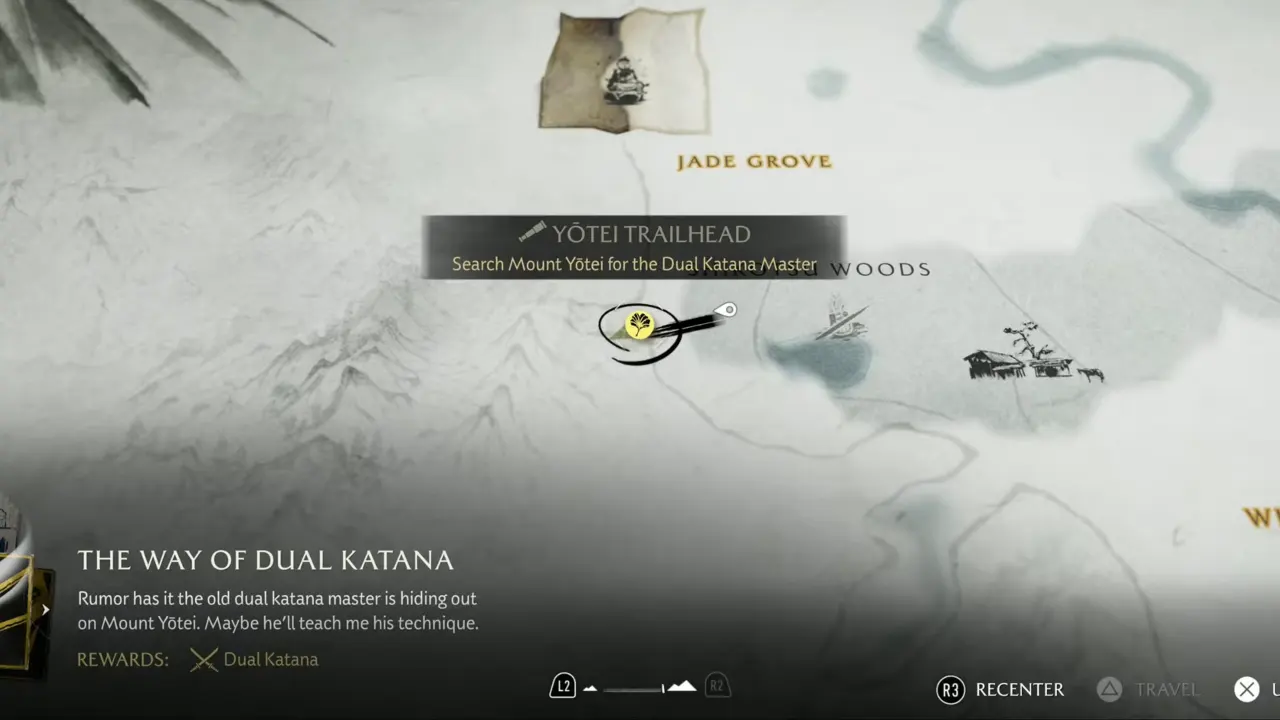Open The Way of Dual Katana quest details
Image resolution: width=1280 pixels, height=720 pixels.
(266, 560)
